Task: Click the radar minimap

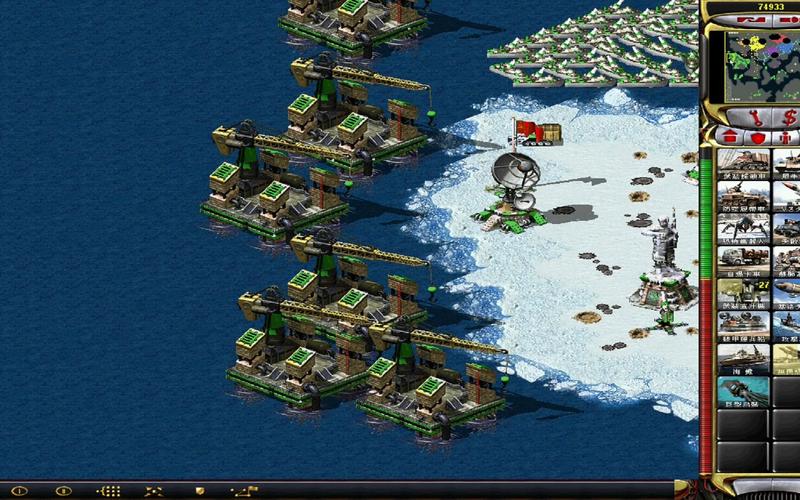Action: click(x=757, y=66)
